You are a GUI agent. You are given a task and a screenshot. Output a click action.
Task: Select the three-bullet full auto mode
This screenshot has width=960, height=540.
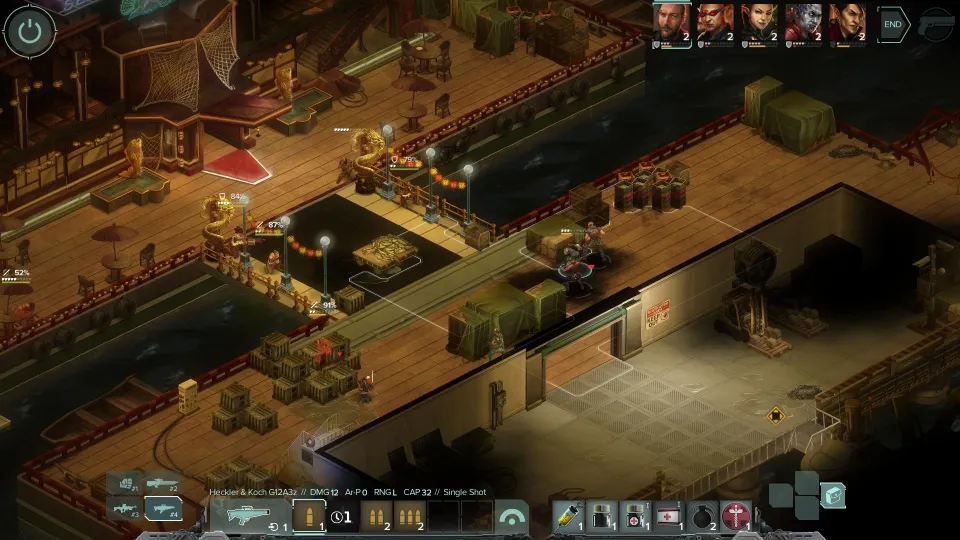[410, 516]
